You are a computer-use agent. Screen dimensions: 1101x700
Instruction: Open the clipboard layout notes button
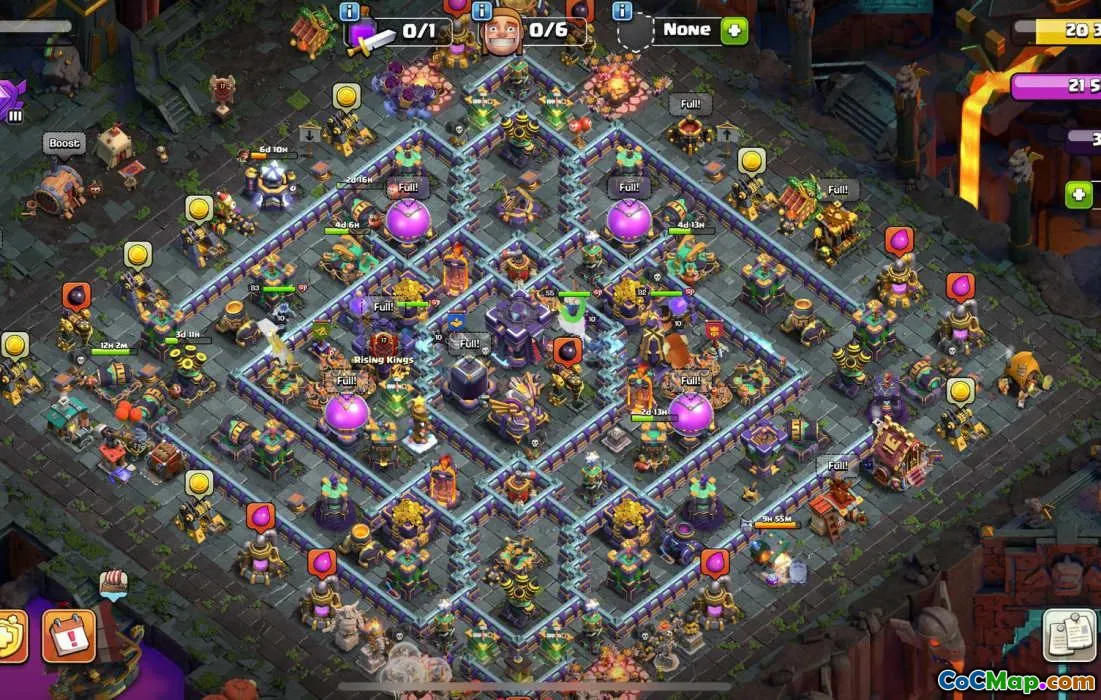pos(1069,635)
